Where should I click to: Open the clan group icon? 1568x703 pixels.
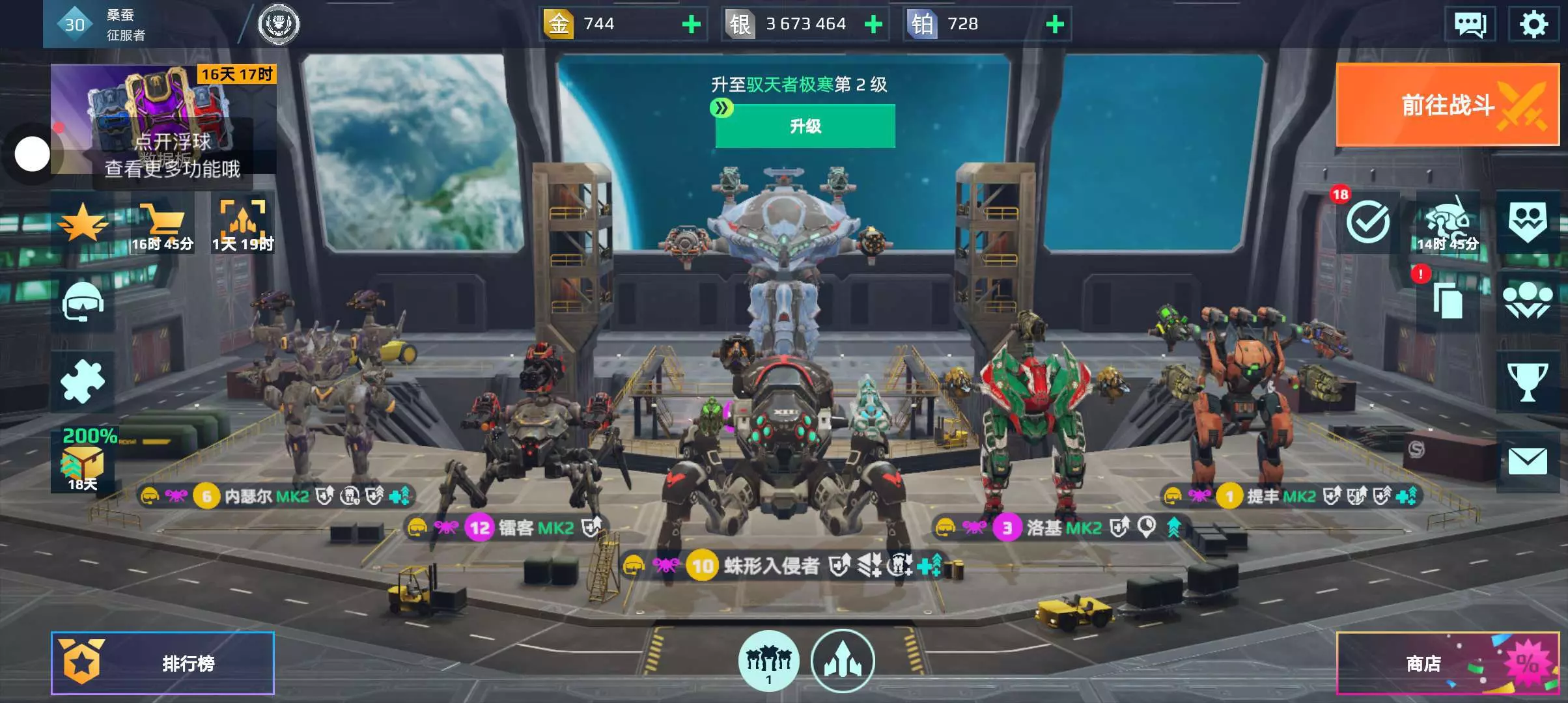click(x=1528, y=301)
